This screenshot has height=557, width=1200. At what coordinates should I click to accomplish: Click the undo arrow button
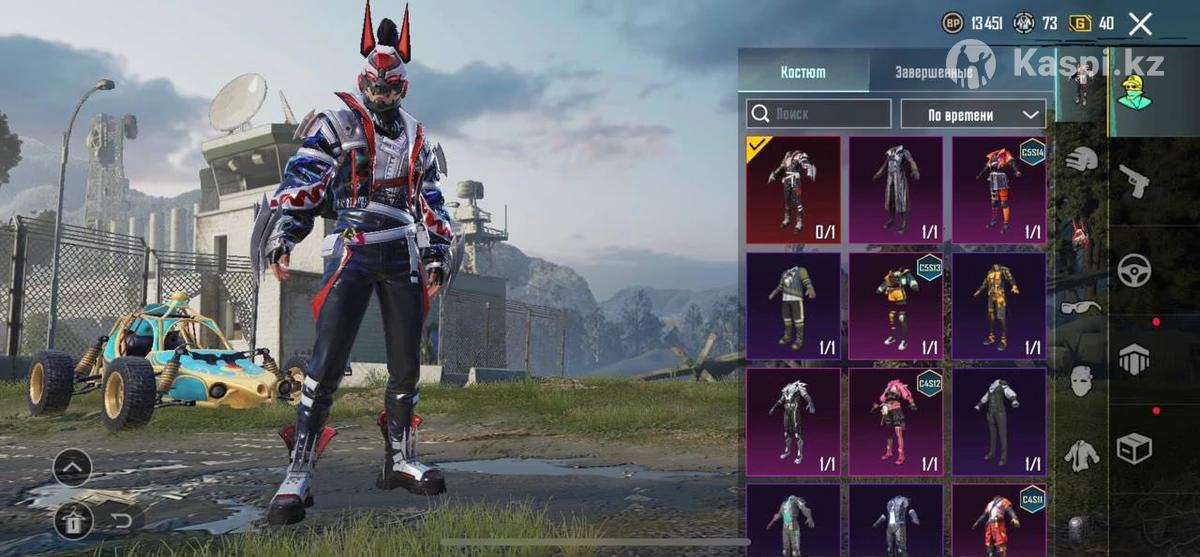click(121, 520)
